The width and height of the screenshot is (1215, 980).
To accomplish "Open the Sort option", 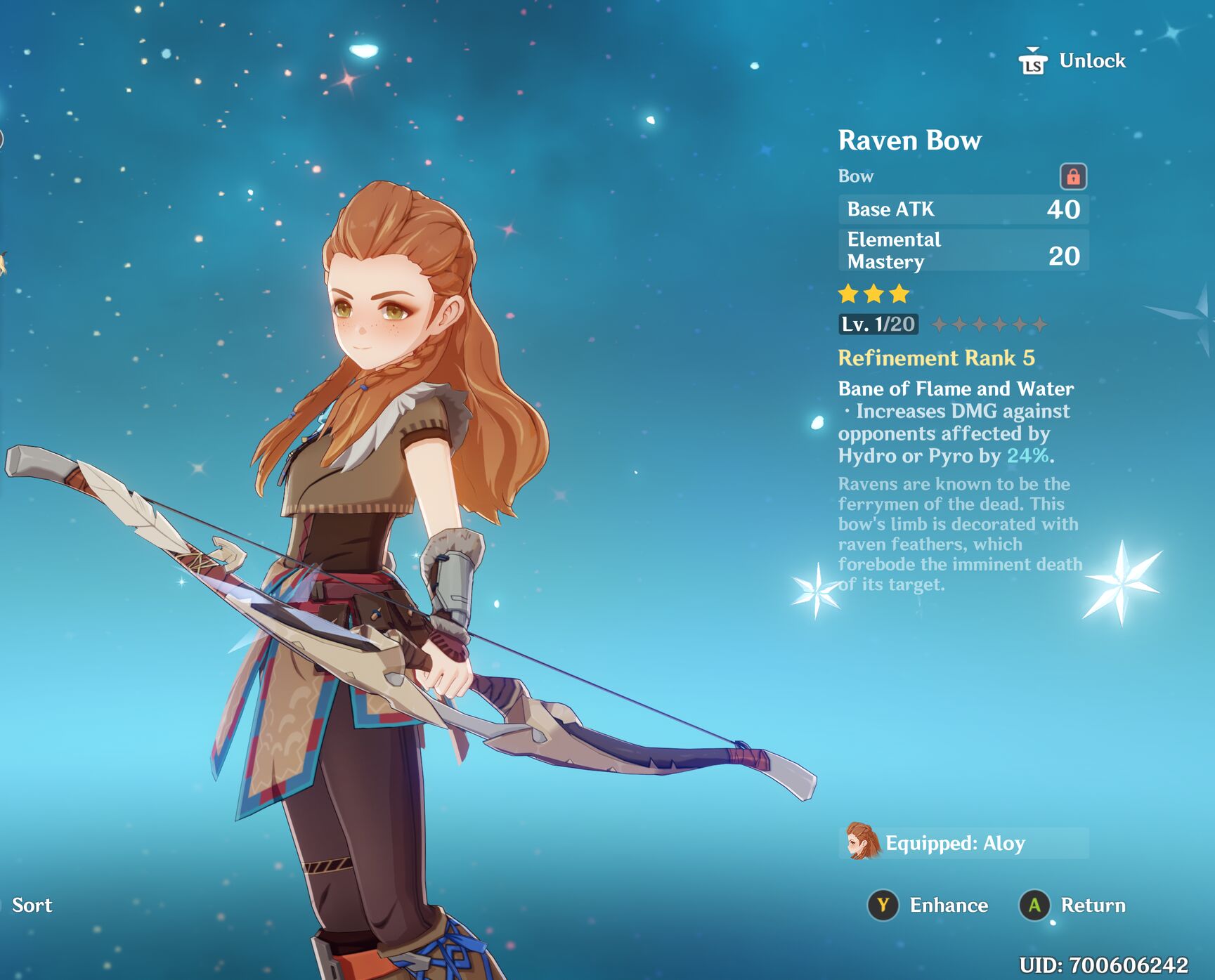I will pos(32,905).
